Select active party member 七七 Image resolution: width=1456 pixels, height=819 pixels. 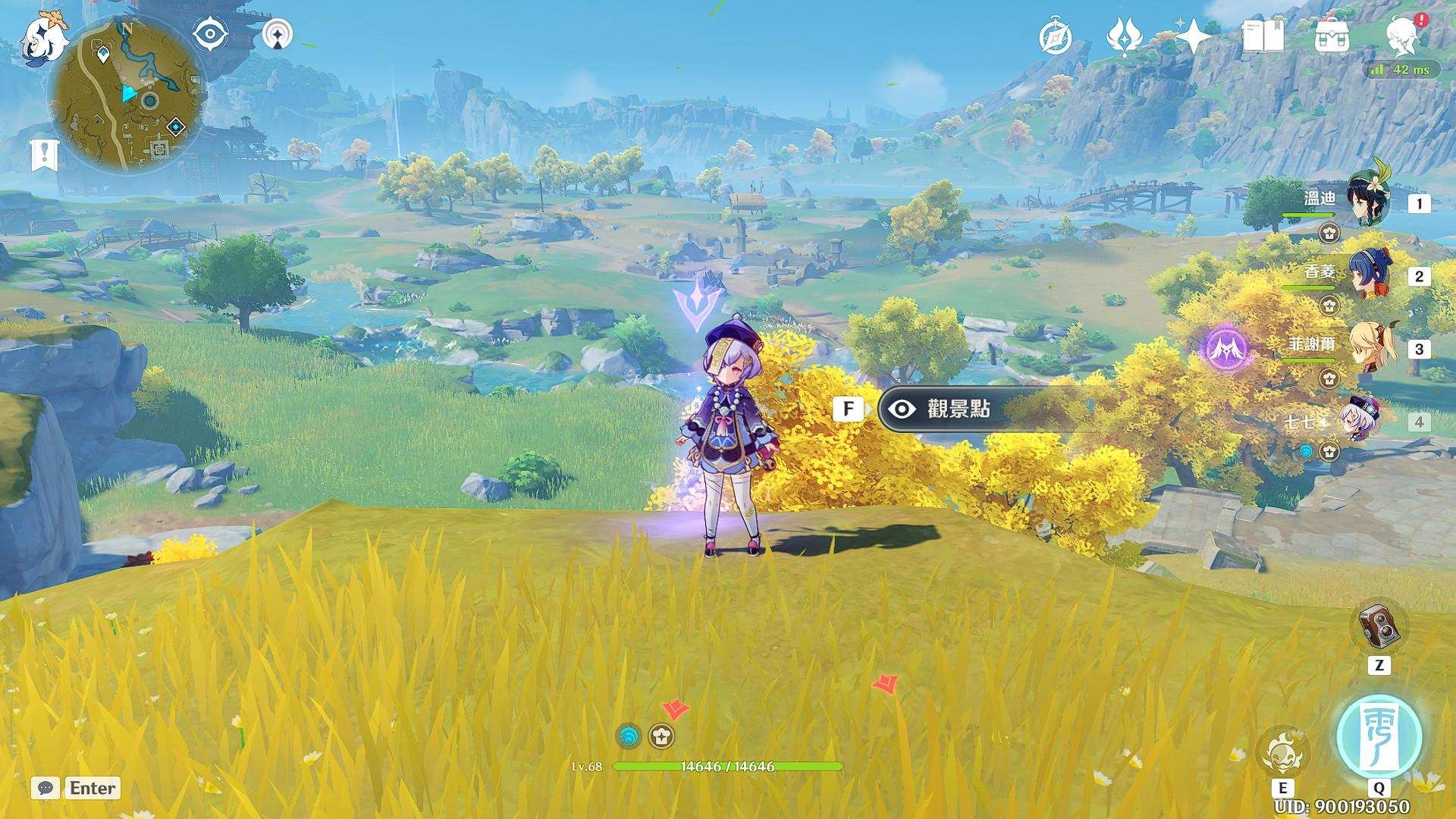[1359, 420]
